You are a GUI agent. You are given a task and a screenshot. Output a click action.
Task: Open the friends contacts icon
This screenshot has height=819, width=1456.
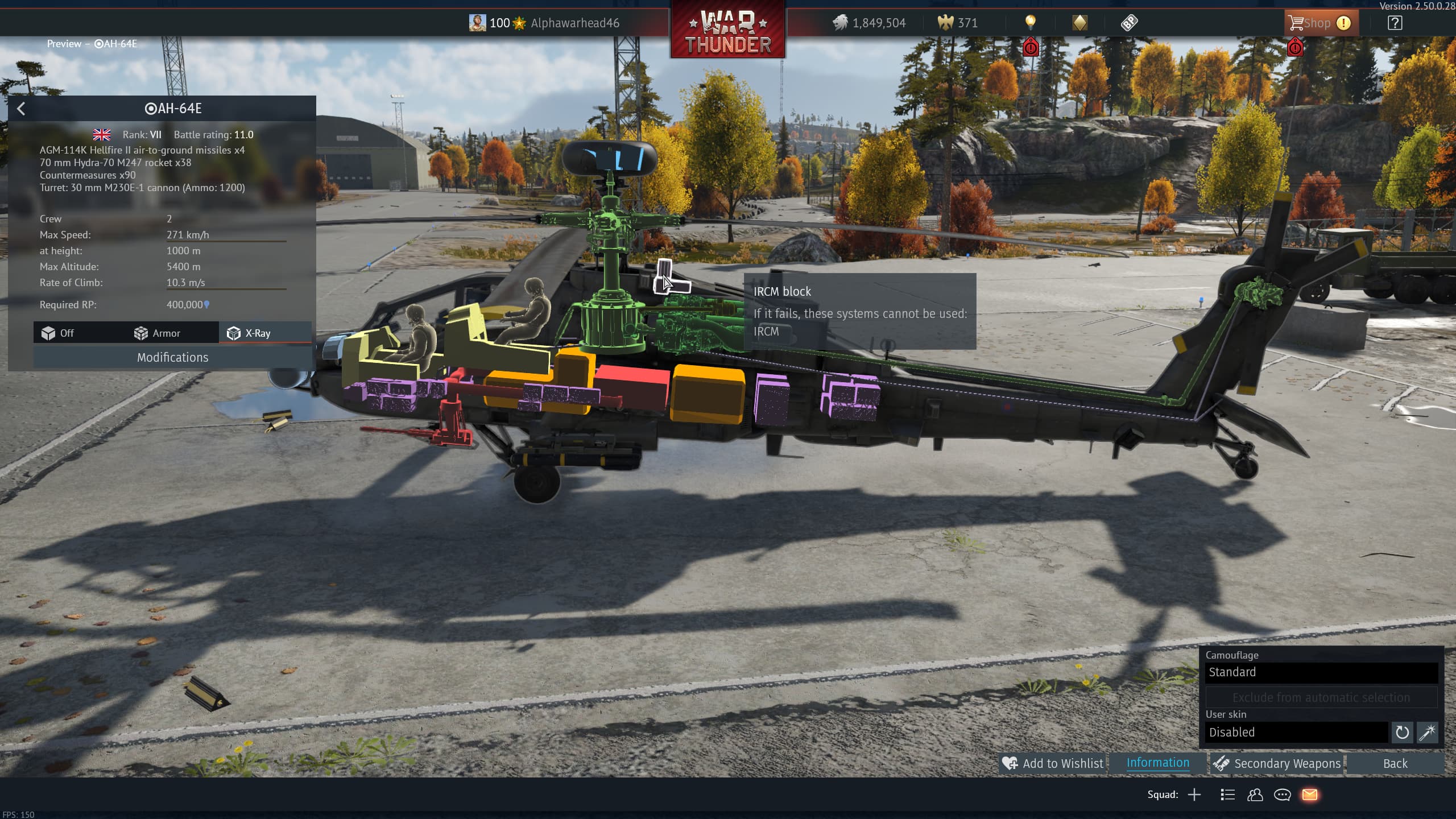tap(1255, 795)
